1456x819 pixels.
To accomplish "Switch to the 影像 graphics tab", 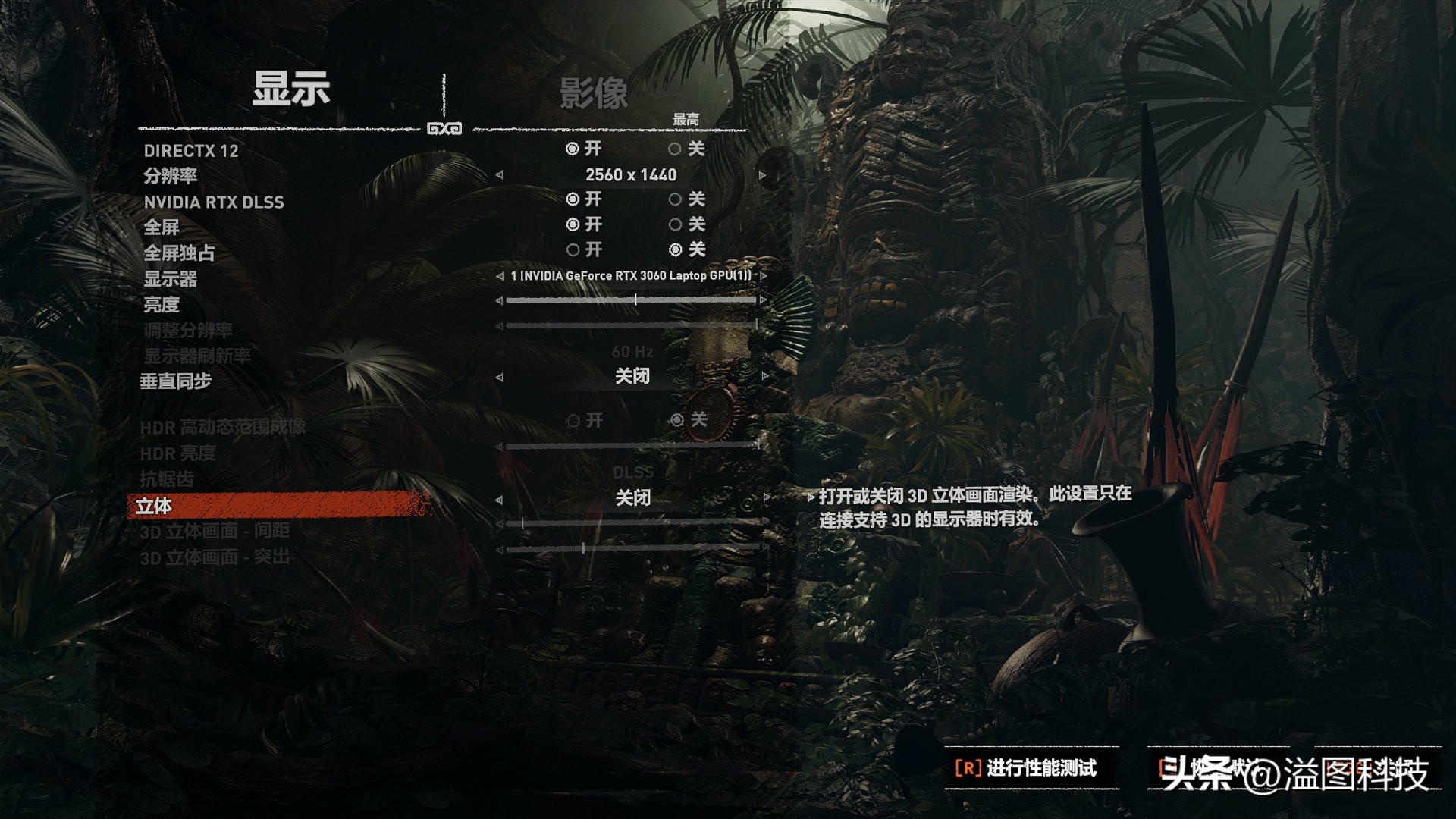I will tap(594, 94).
